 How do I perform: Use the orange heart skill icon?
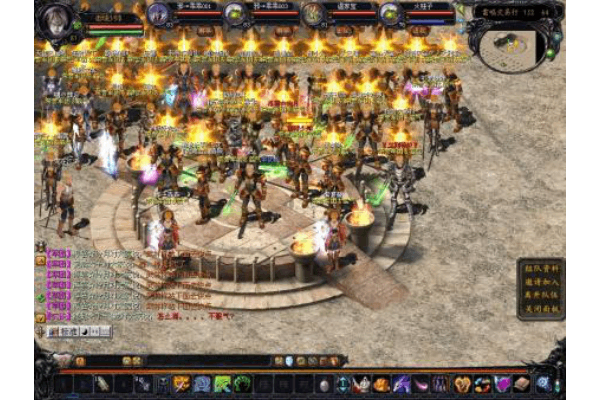462,383
